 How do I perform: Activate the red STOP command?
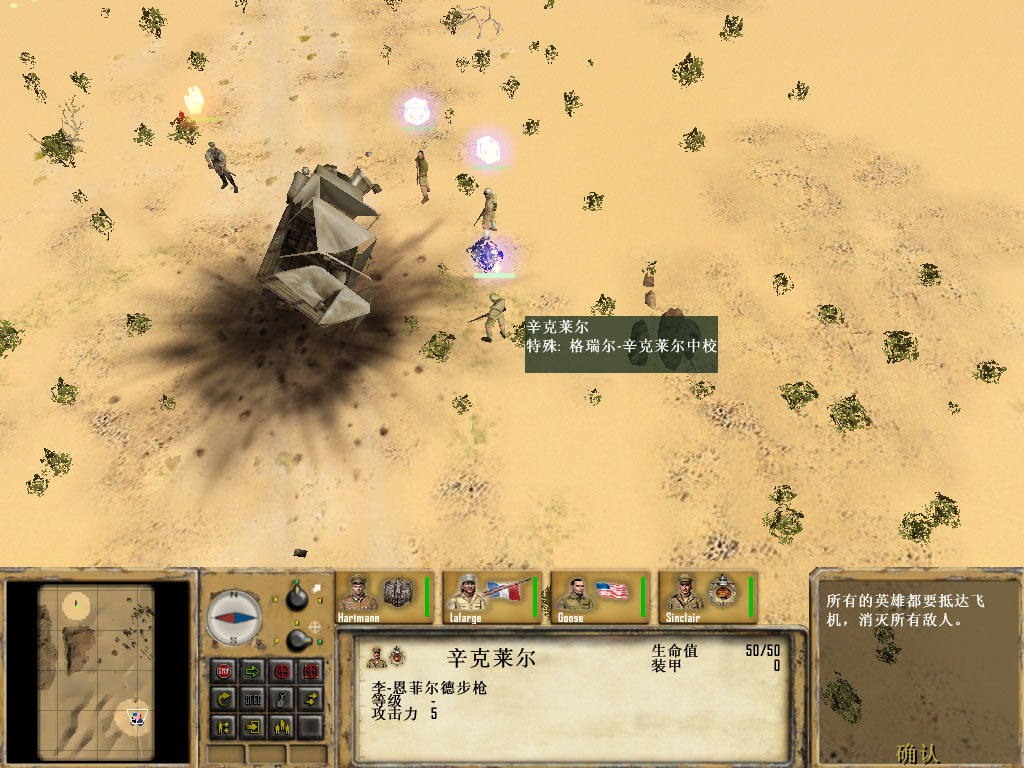click(x=224, y=670)
